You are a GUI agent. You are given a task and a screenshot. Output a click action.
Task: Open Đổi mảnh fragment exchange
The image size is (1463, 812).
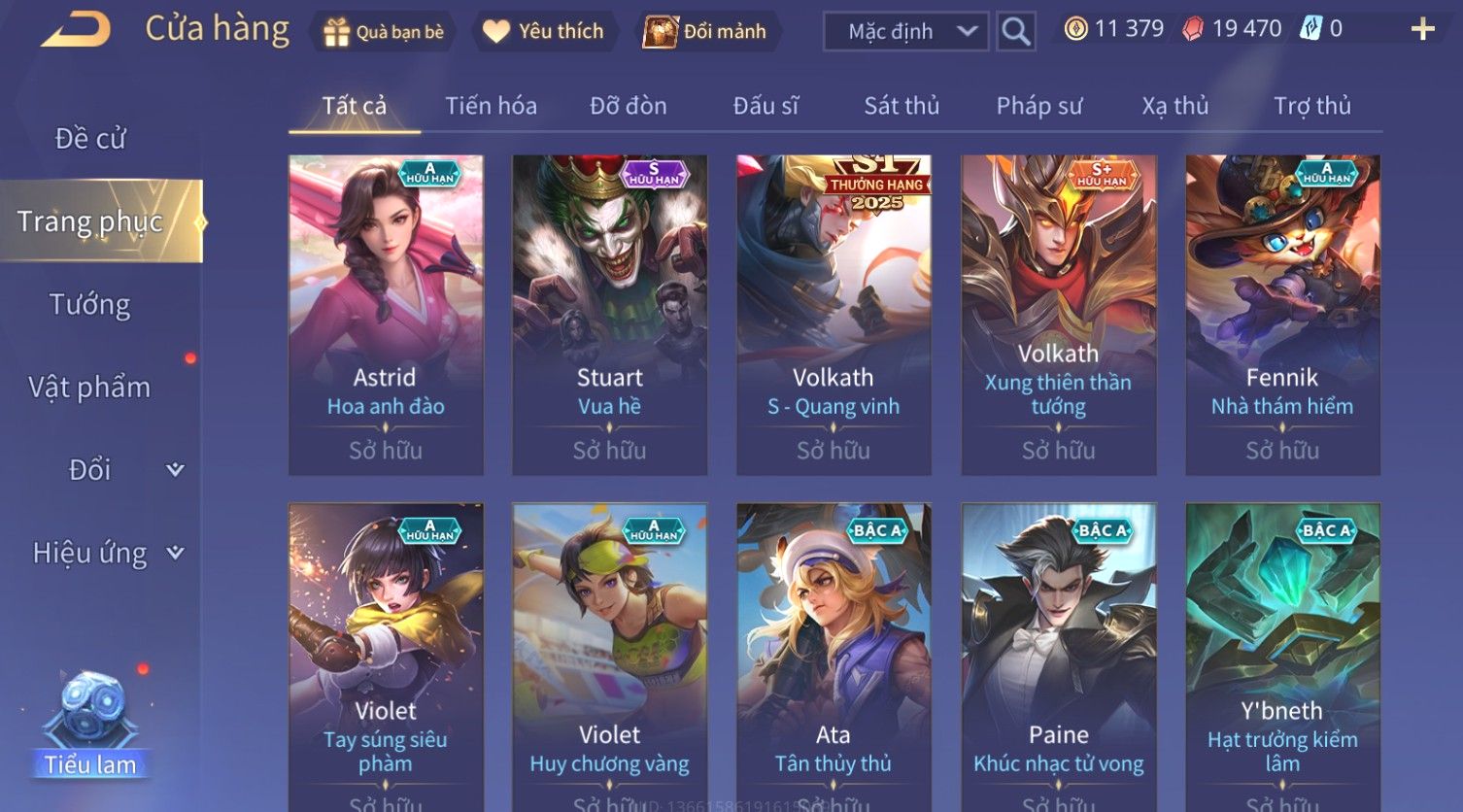coord(705,31)
